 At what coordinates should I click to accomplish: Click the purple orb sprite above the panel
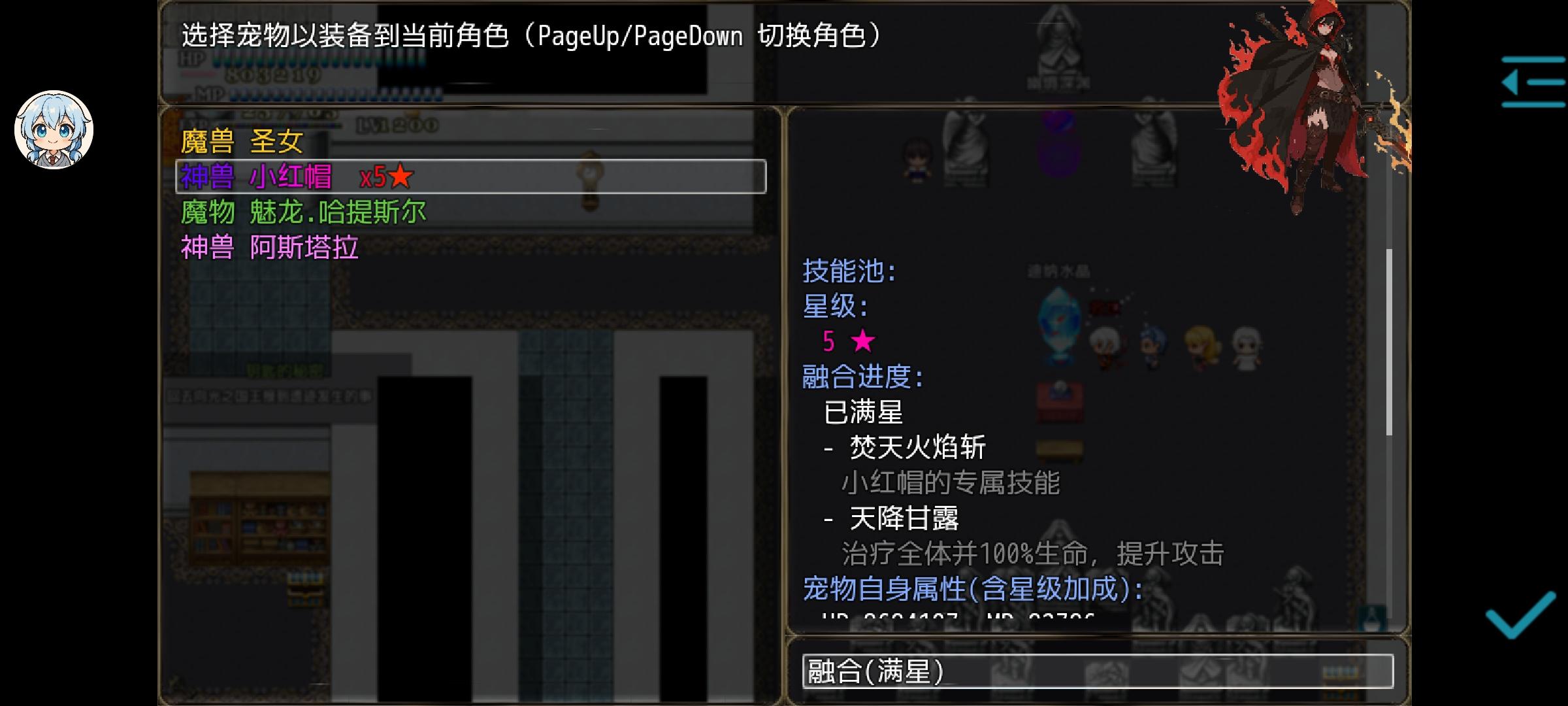click(1058, 141)
